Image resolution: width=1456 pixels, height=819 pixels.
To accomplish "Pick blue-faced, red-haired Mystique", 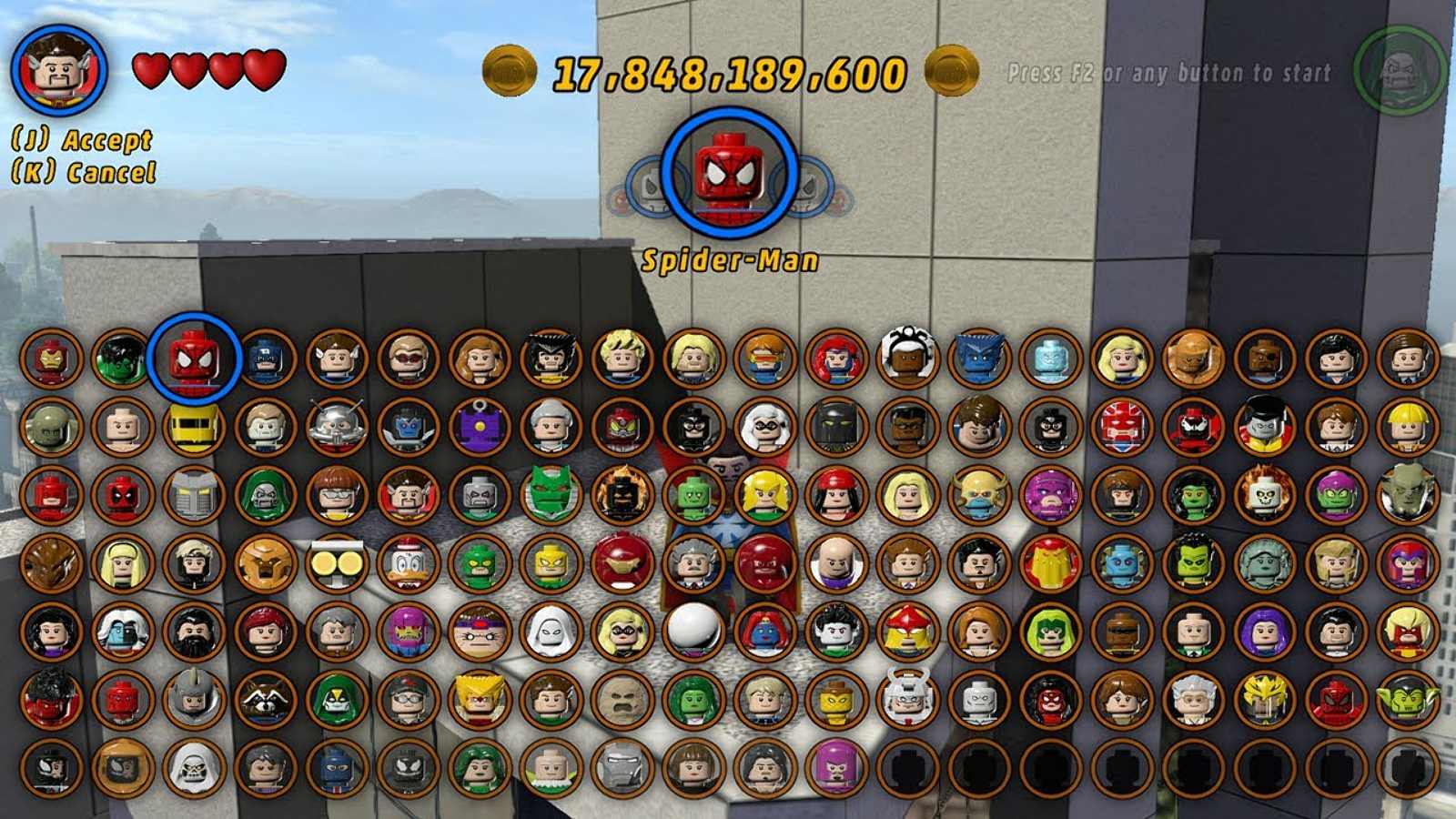I will tap(764, 631).
